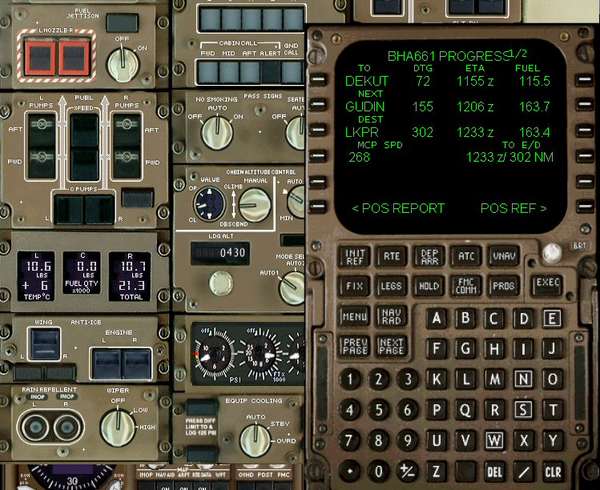The width and height of the screenshot is (600, 490).
Task: Activate the EXEC key
Action: point(547,282)
